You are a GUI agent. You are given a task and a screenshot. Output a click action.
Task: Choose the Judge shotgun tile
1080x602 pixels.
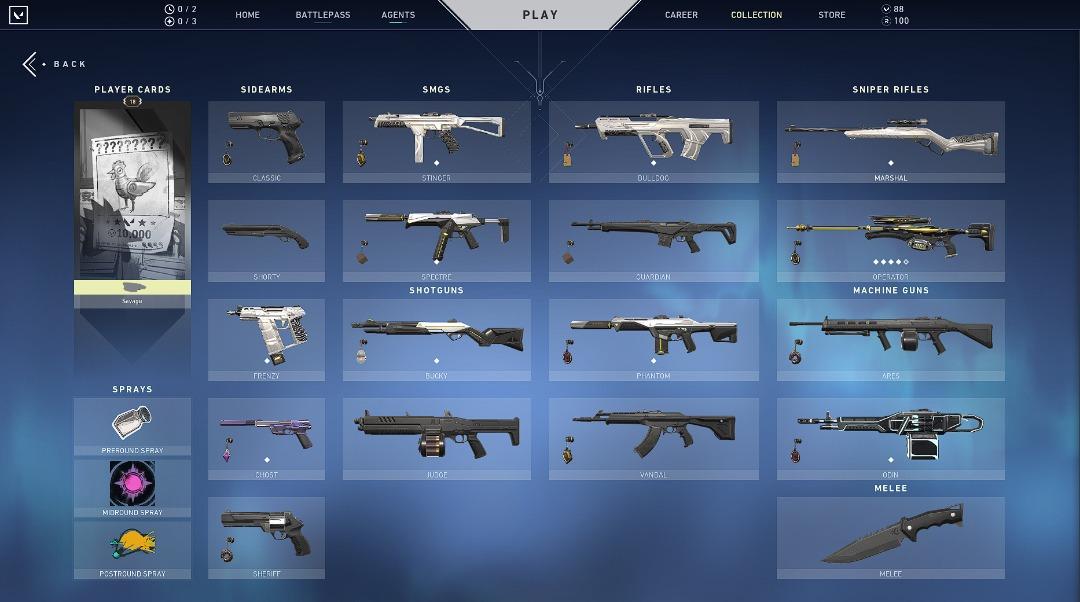436,438
